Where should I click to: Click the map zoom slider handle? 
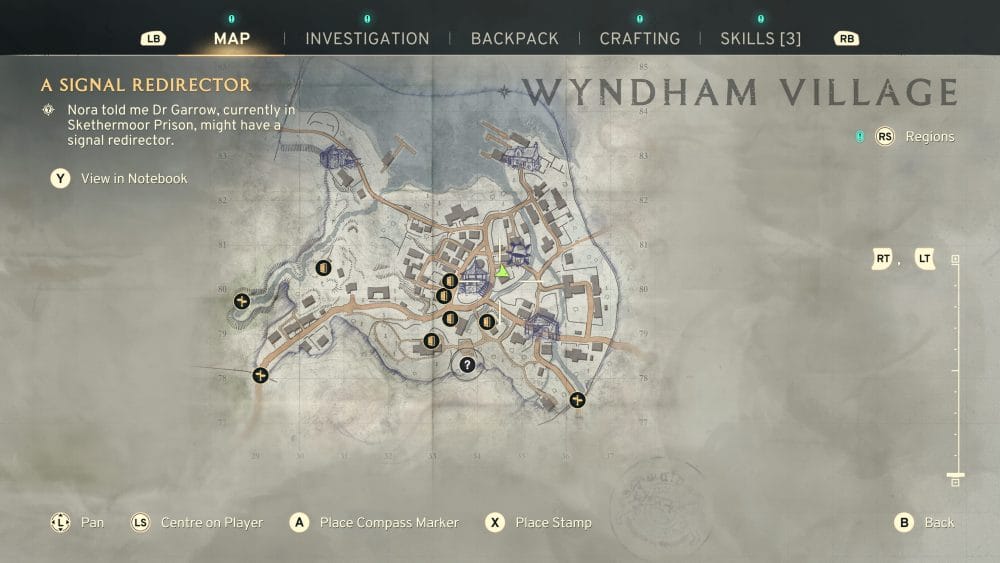[955, 475]
